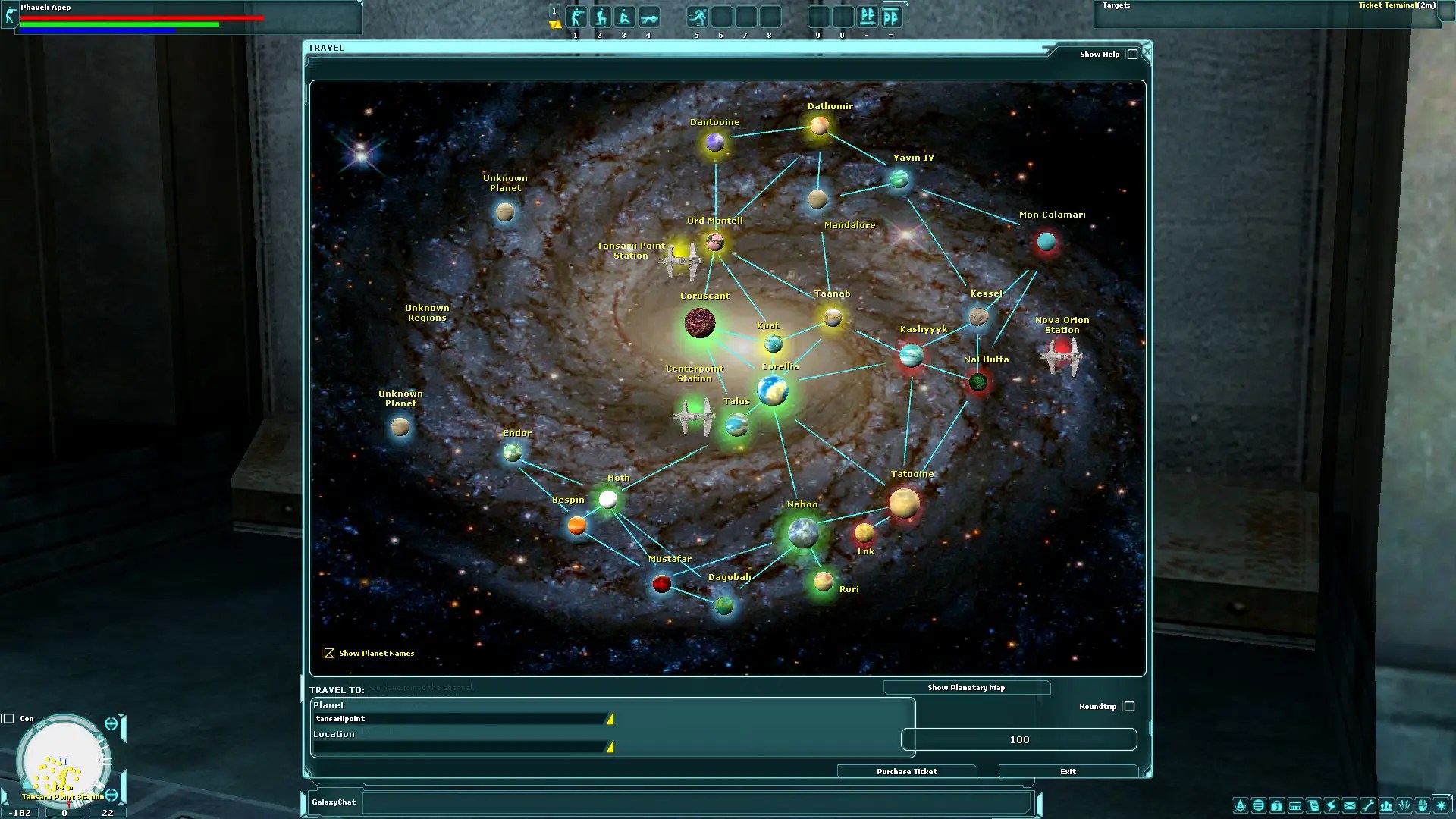Click the lightning bolt icon in the bottom toolbar
The width and height of the screenshot is (1456, 819).
coord(1332,806)
